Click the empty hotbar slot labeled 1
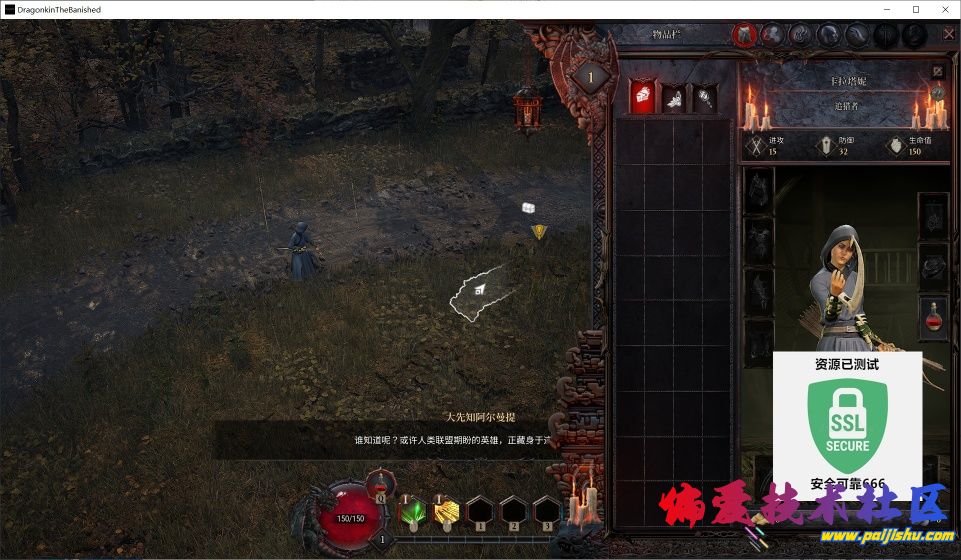961x560 pixels. pyautogui.click(x=480, y=512)
